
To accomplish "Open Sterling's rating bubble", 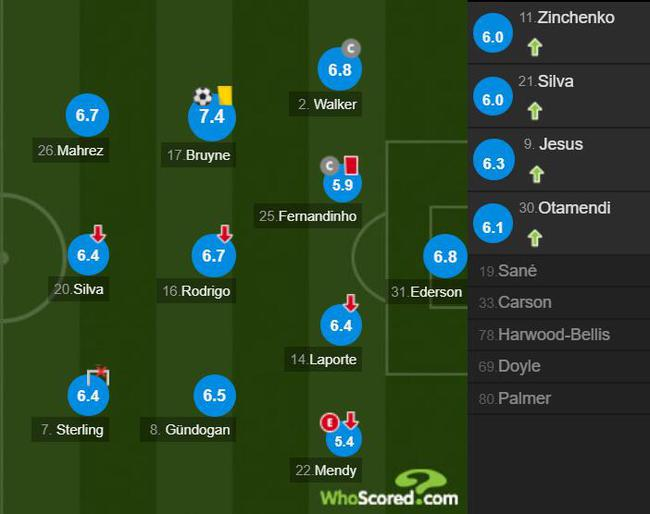I will (87, 396).
